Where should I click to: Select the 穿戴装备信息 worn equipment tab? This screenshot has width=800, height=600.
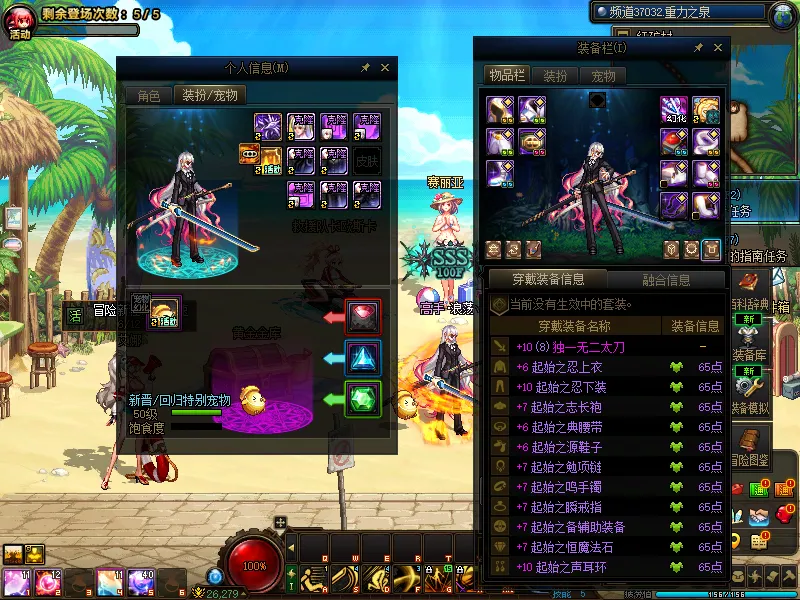[547, 280]
